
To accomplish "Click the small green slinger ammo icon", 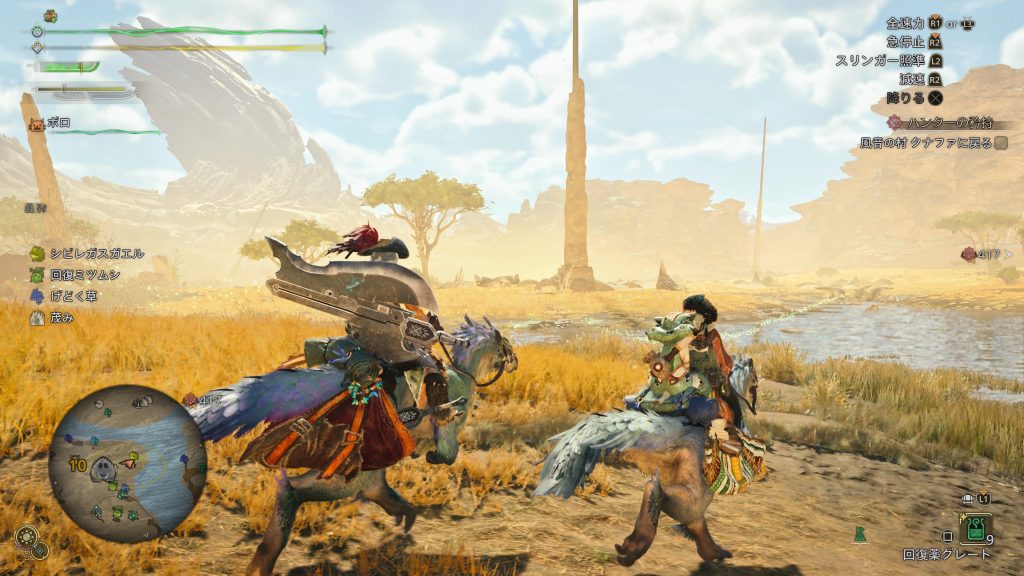I will pos(860,535).
